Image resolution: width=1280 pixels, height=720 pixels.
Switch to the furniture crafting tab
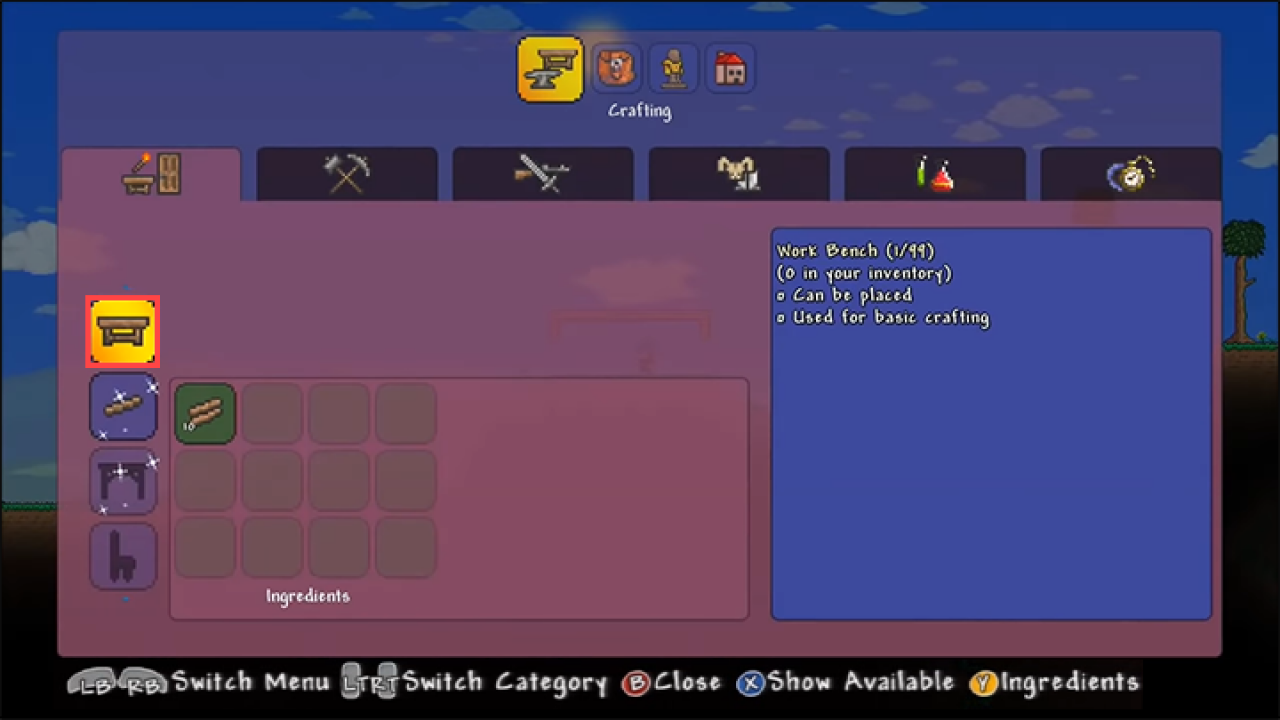[150, 174]
